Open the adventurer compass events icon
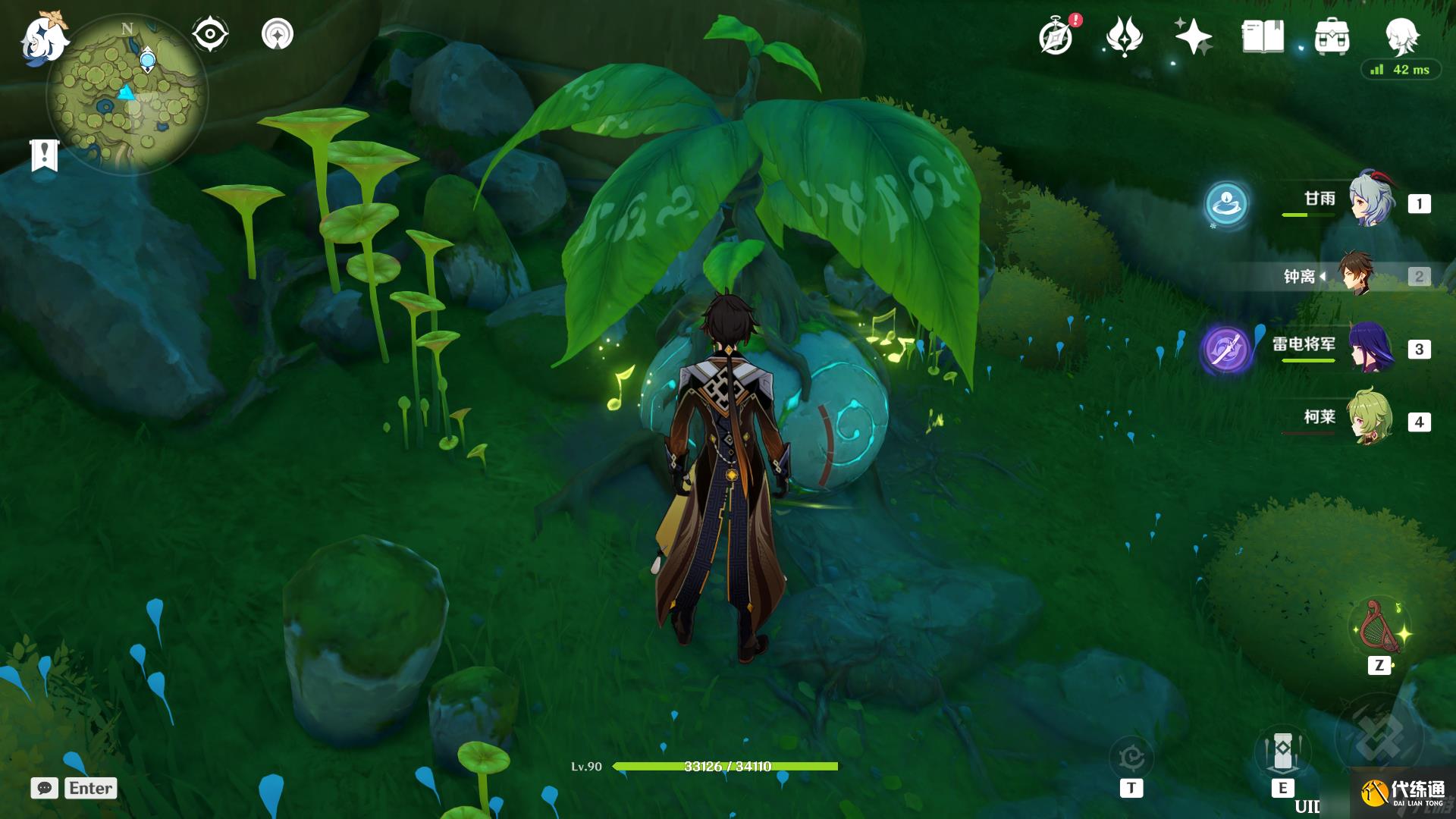The height and width of the screenshot is (819, 1456). (x=1056, y=36)
